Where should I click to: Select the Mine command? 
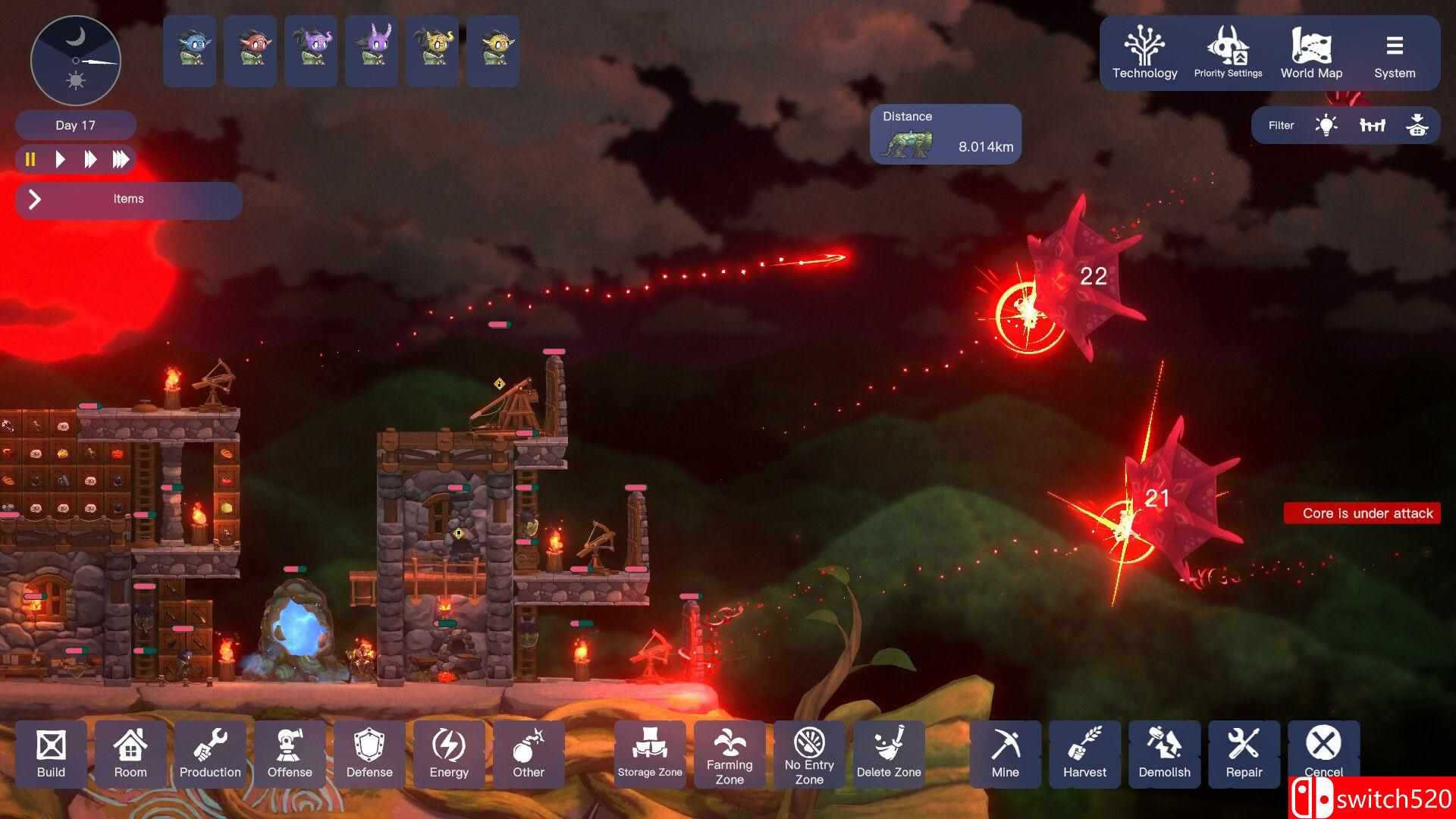click(x=1005, y=754)
